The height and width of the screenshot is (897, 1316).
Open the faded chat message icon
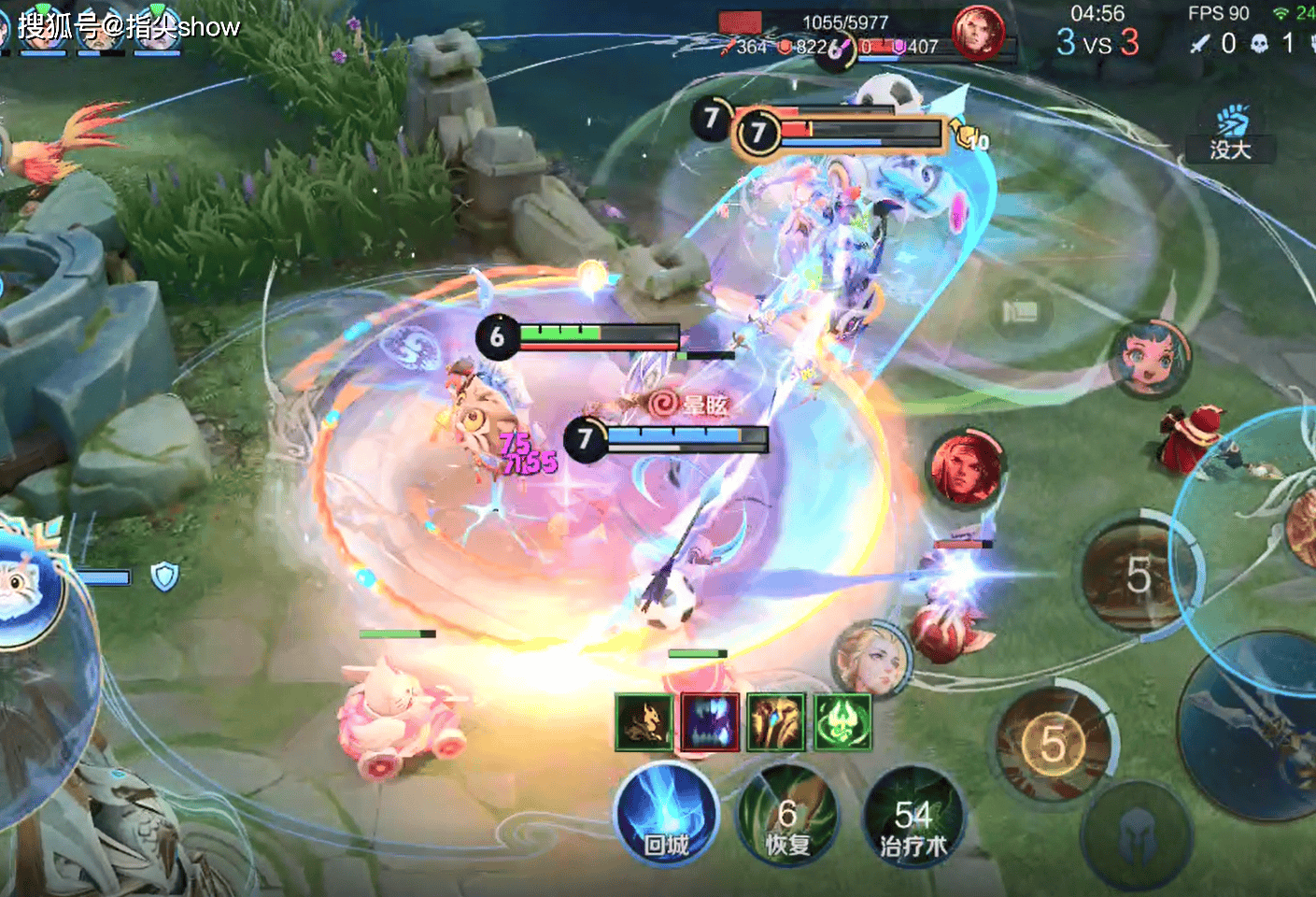pyautogui.click(x=1020, y=311)
